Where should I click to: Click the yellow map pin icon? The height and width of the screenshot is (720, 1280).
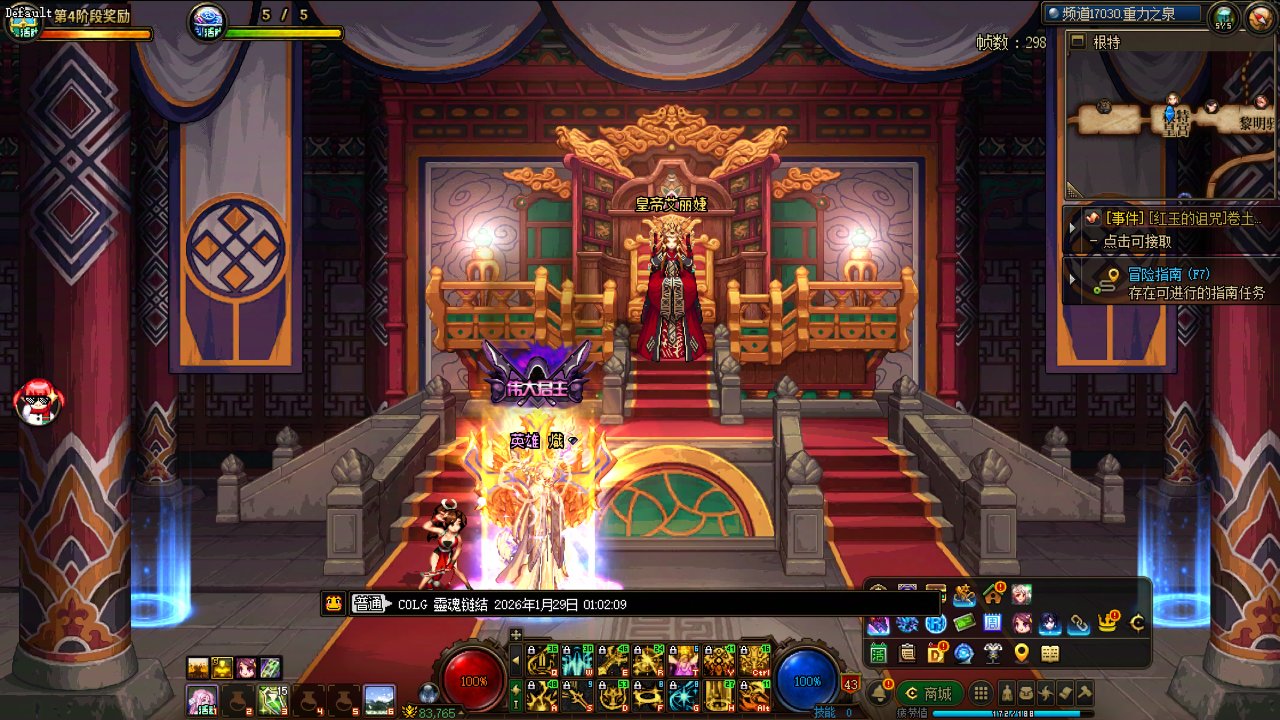click(1021, 653)
